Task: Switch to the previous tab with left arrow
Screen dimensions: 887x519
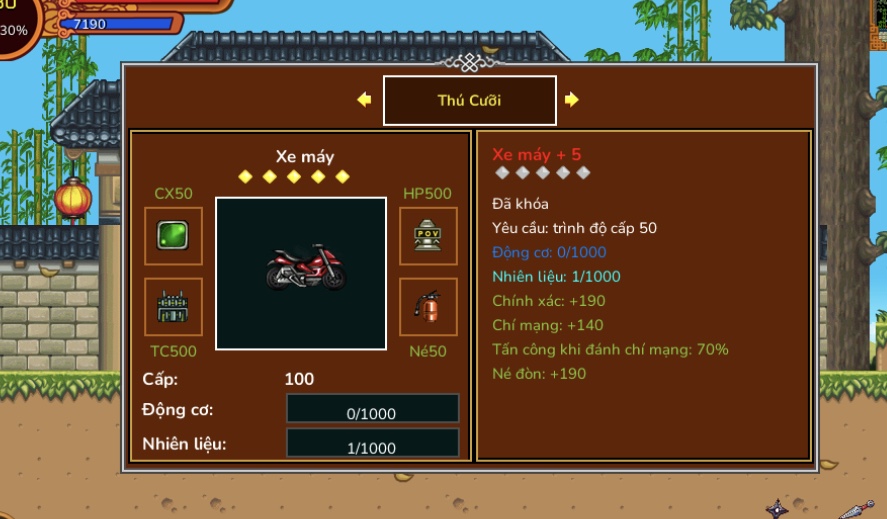Action: coord(364,100)
